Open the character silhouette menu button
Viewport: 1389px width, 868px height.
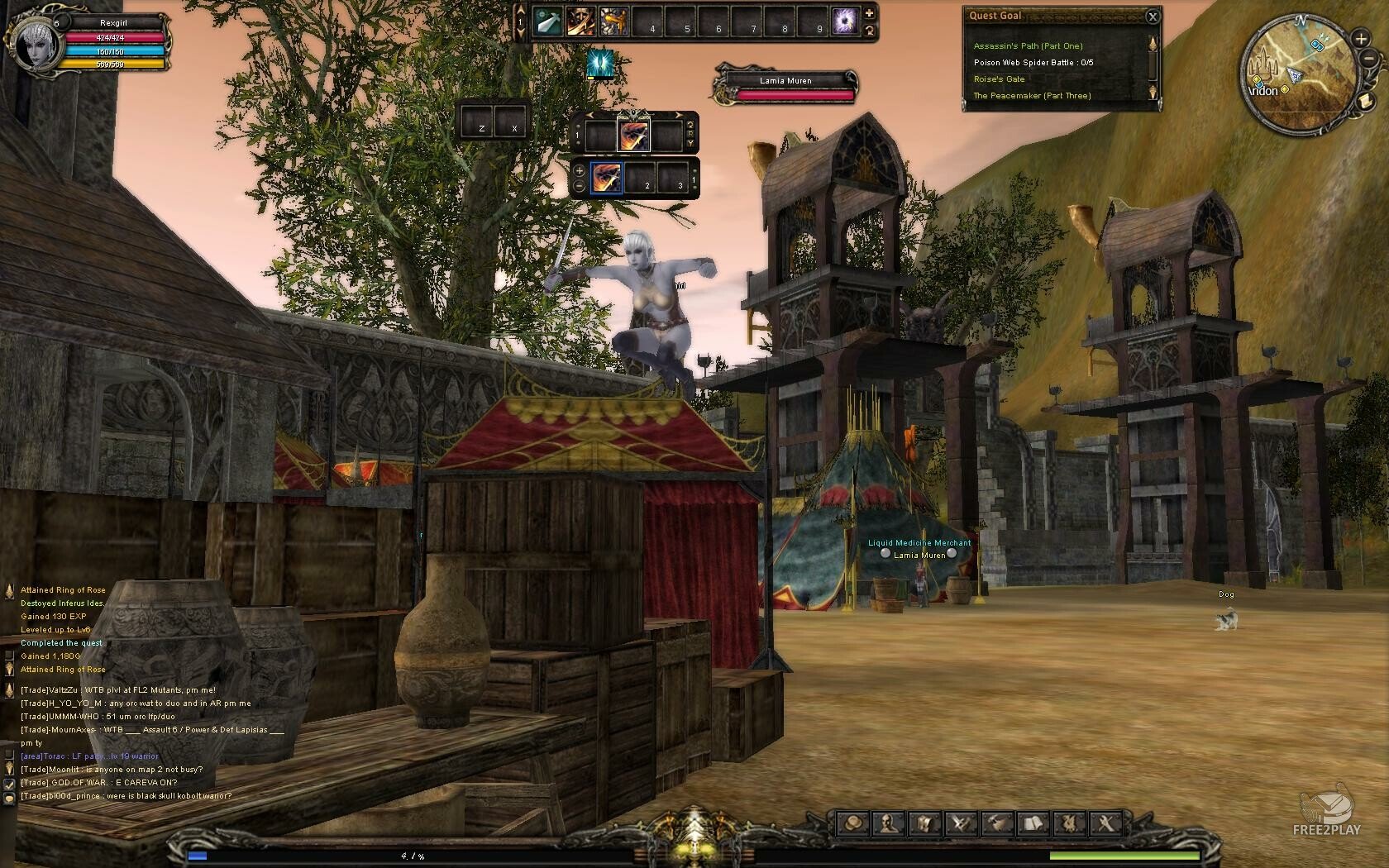pyautogui.click(x=888, y=823)
